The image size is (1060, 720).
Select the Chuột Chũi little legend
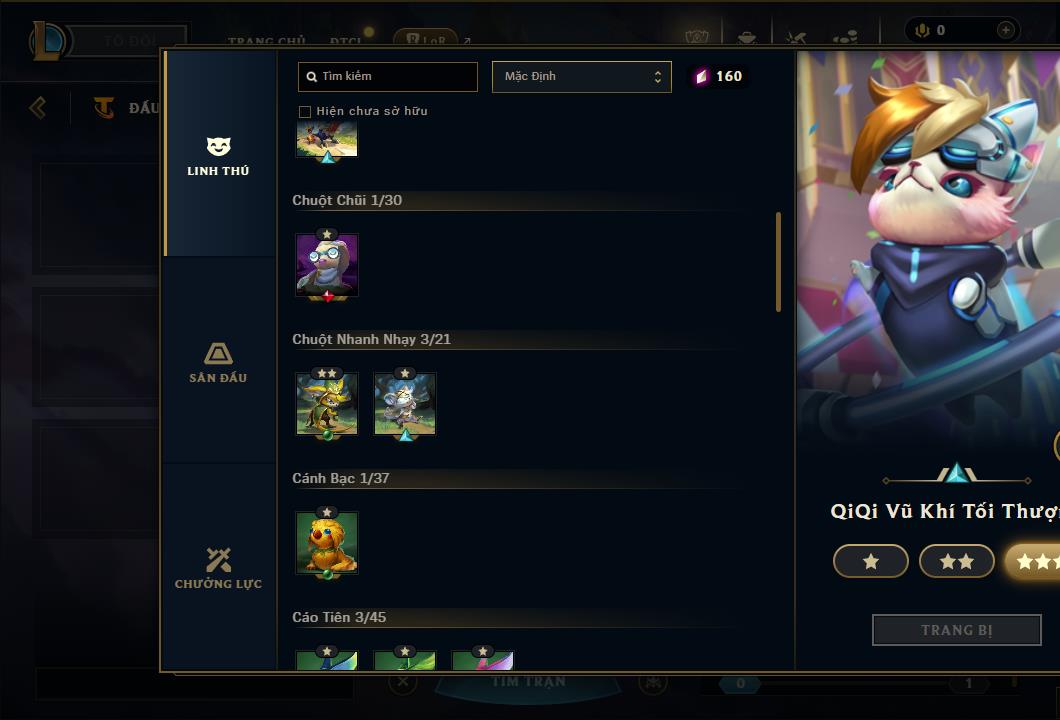pyautogui.click(x=327, y=266)
